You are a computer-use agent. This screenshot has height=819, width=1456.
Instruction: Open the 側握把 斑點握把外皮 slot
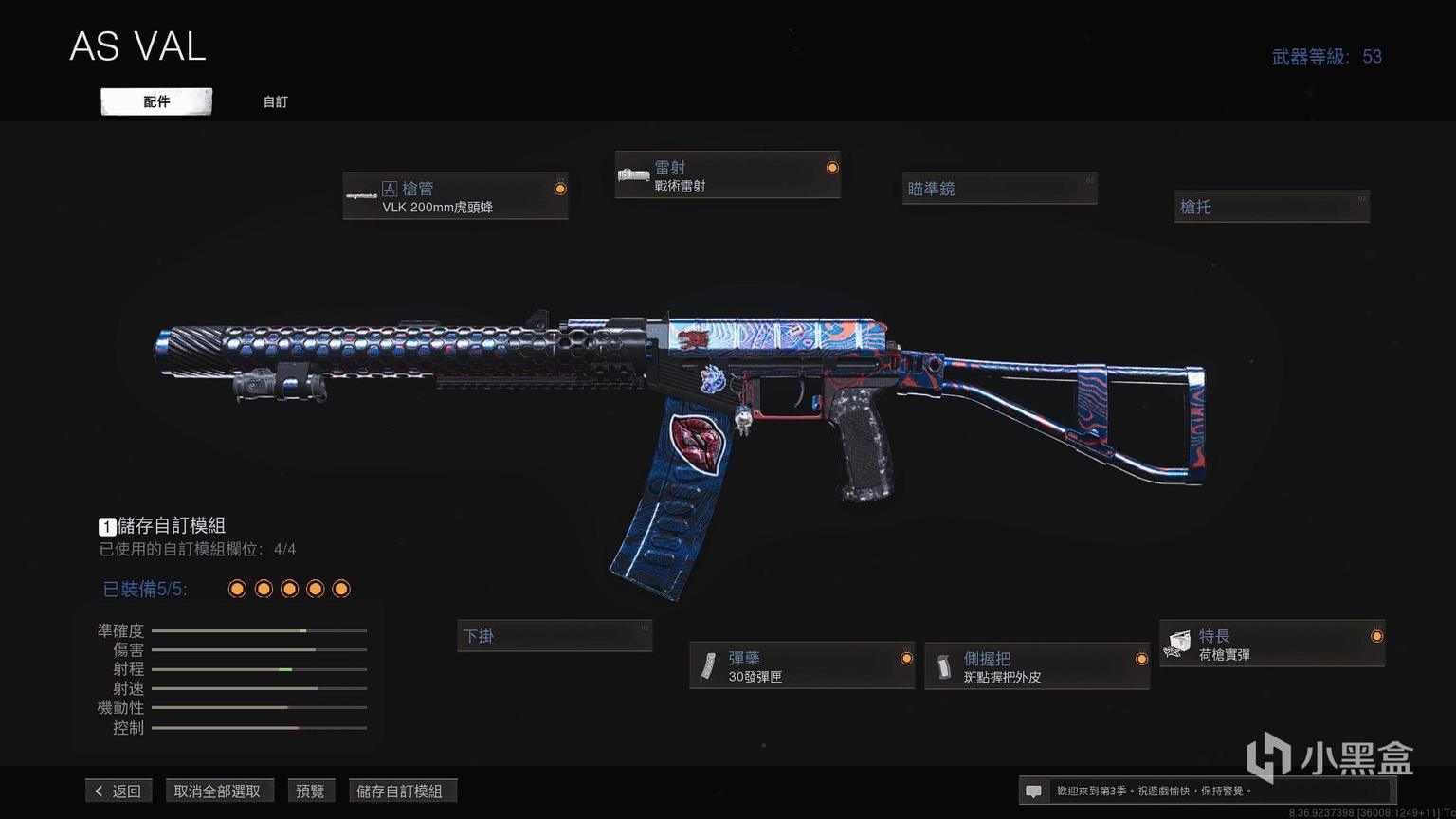tap(1037, 666)
